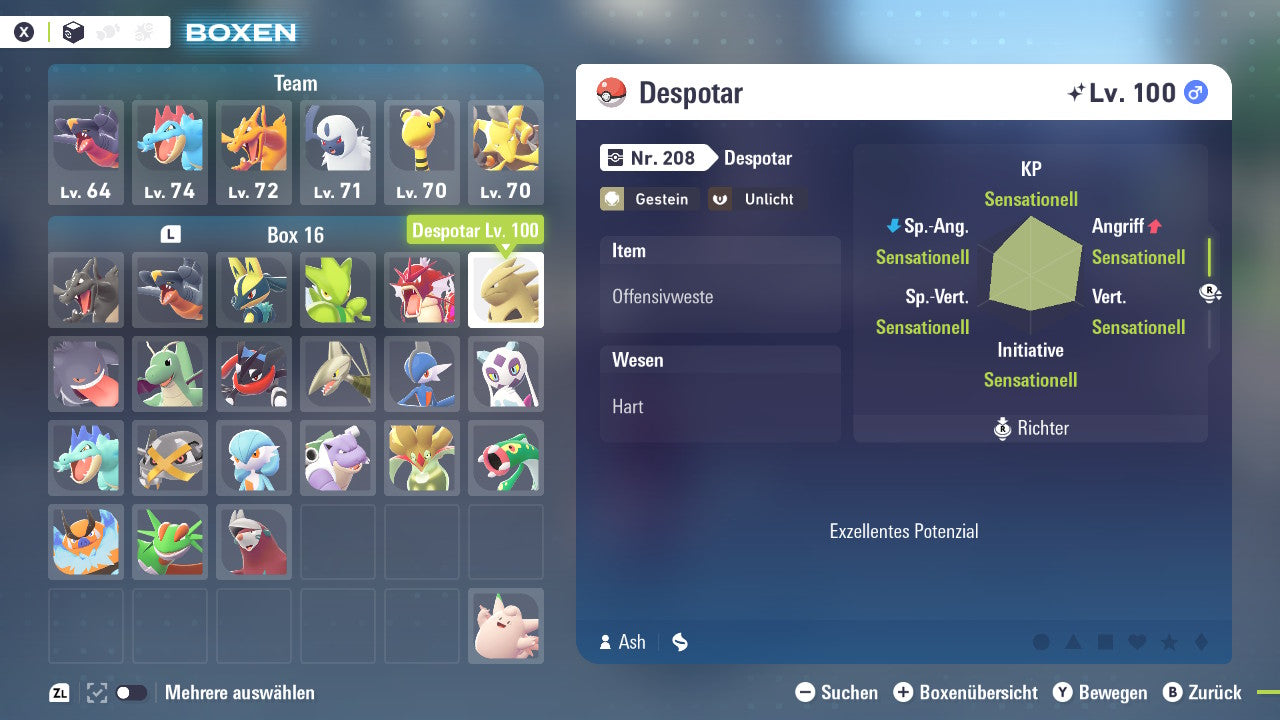Viewport: 1280px width, 720px height.
Task: Toggle the heart marking for Despotar
Action: point(1135,642)
